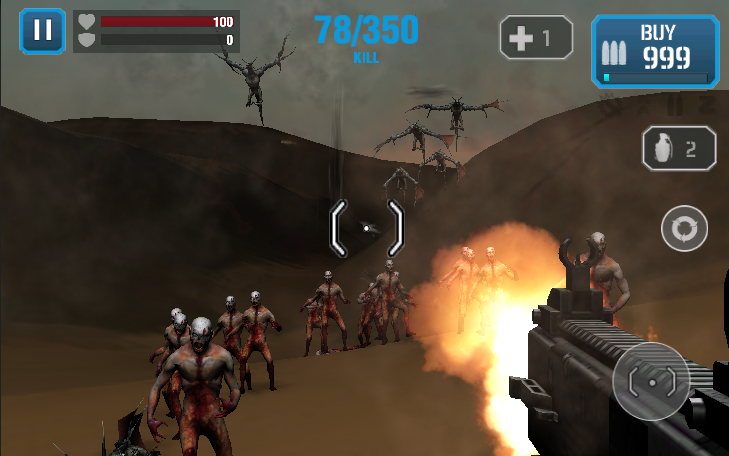This screenshot has width=729, height=456.
Task: Throw a grenade
Action: pyautogui.click(x=679, y=149)
